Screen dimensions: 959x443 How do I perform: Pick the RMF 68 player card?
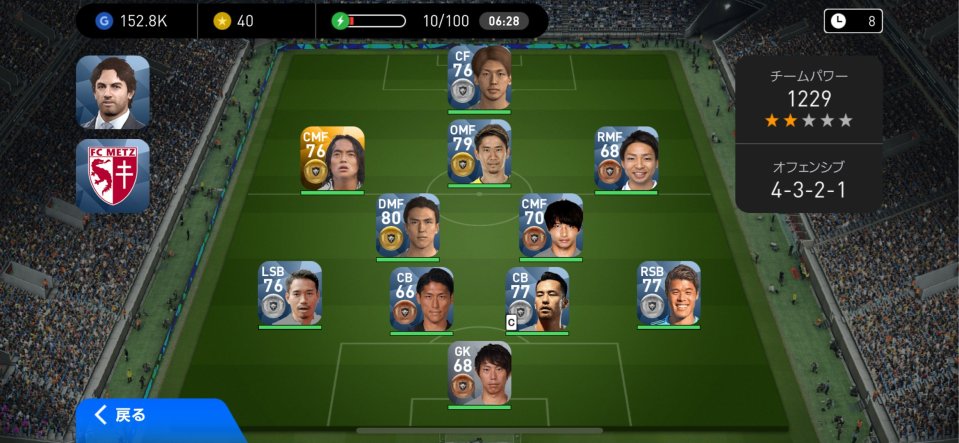click(x=626, y=158)
